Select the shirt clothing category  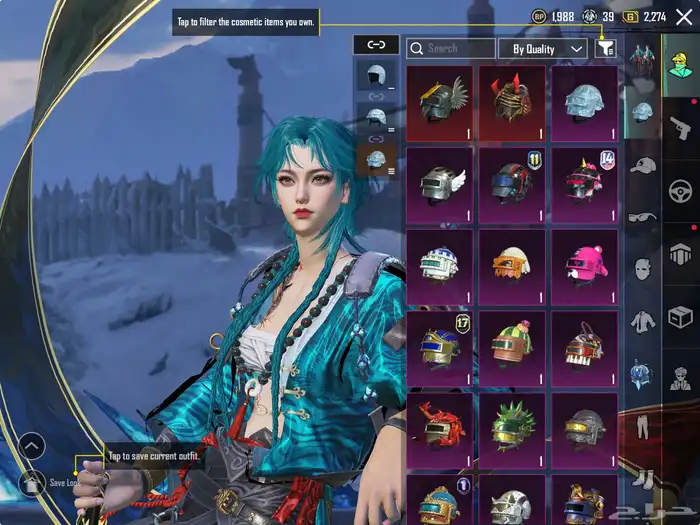pyautogui.click(x=641, y=321)
